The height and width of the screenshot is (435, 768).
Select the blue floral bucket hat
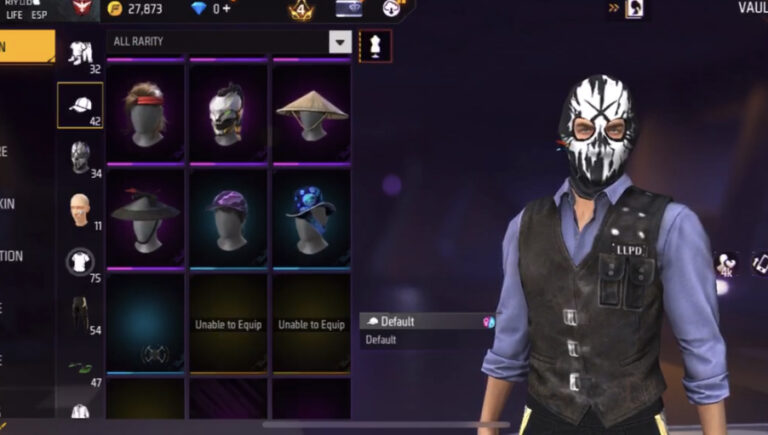311,216
